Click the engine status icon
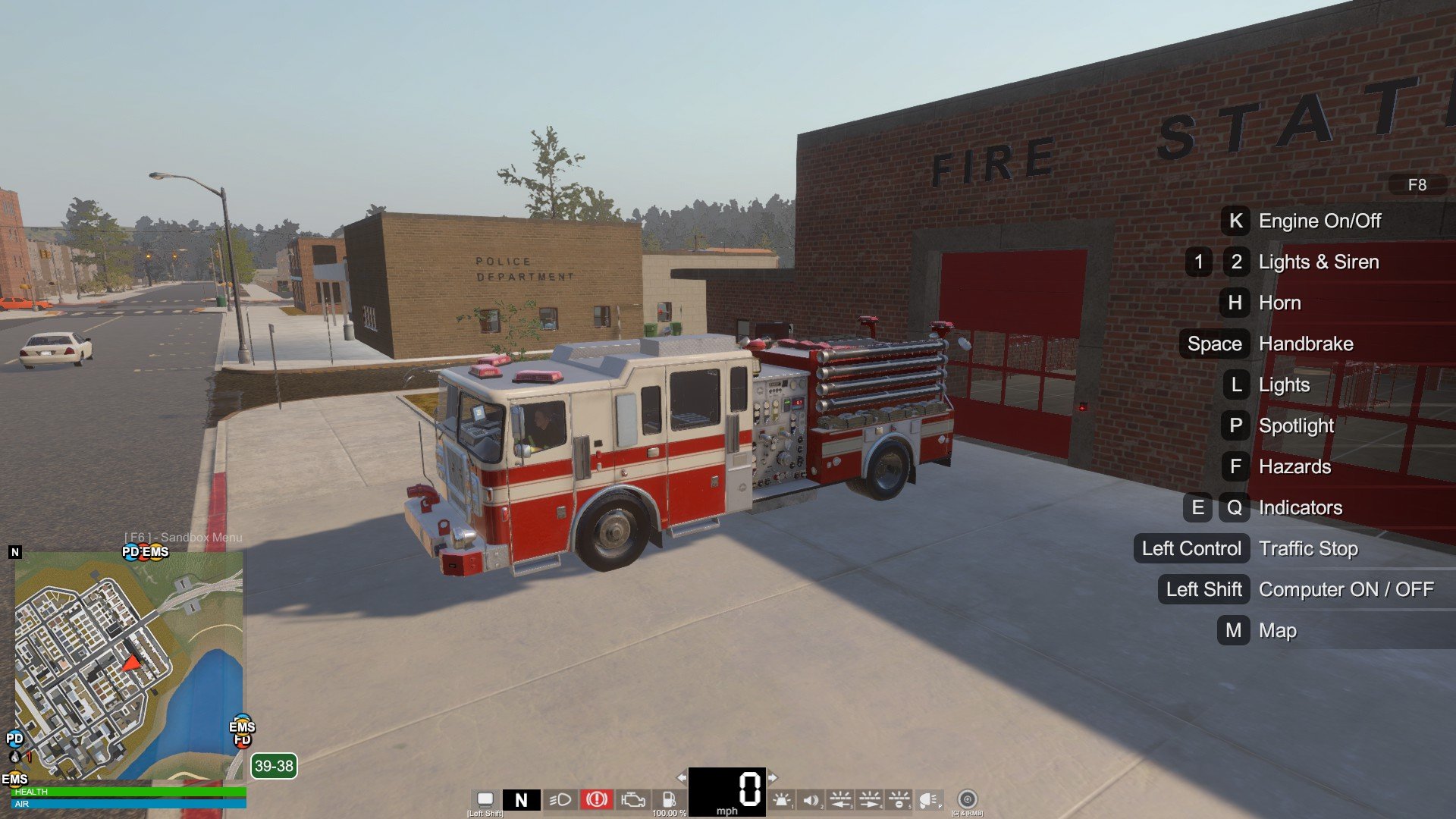Image resolution: width=1456 pixels, height=819 pixels. coord(633,799)
